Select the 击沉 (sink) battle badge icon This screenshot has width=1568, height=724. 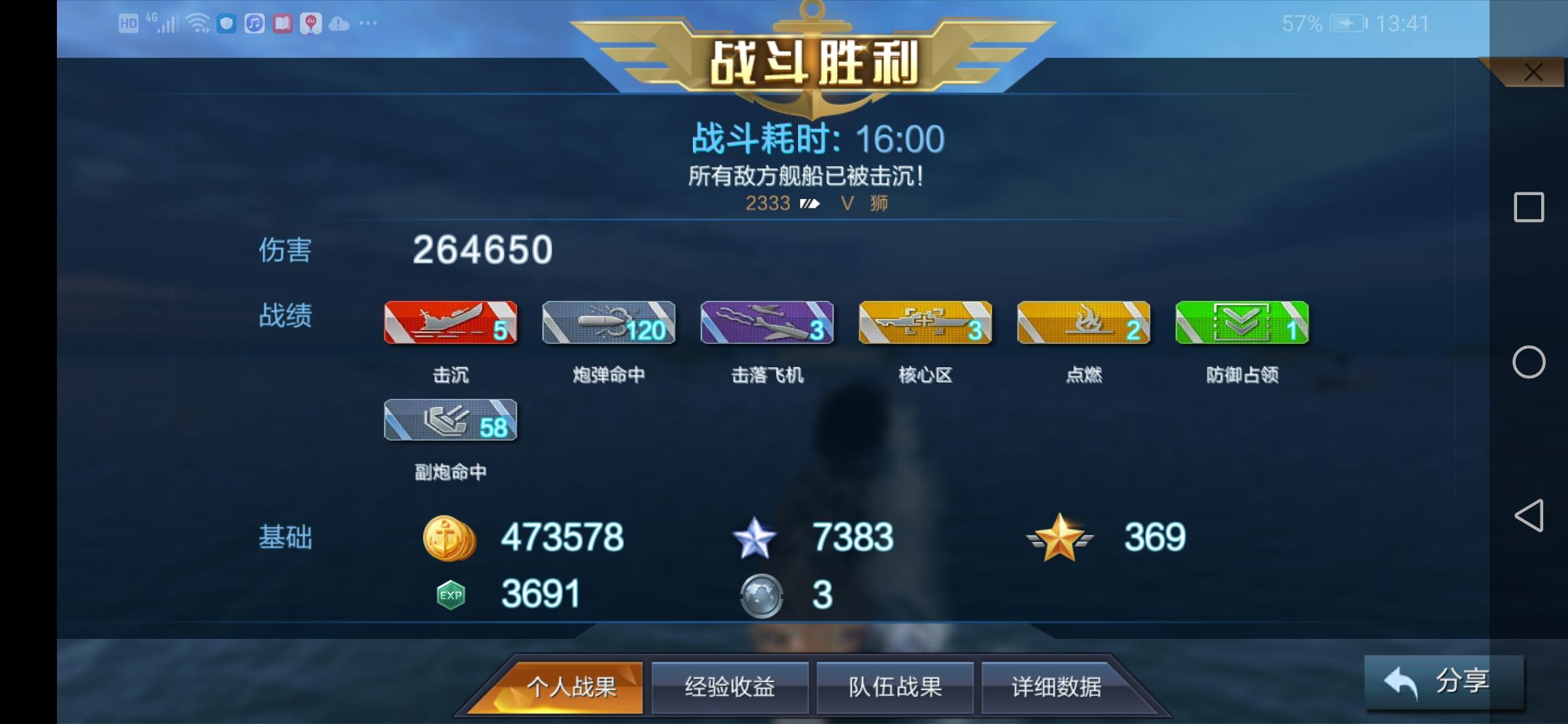[450, 324]
